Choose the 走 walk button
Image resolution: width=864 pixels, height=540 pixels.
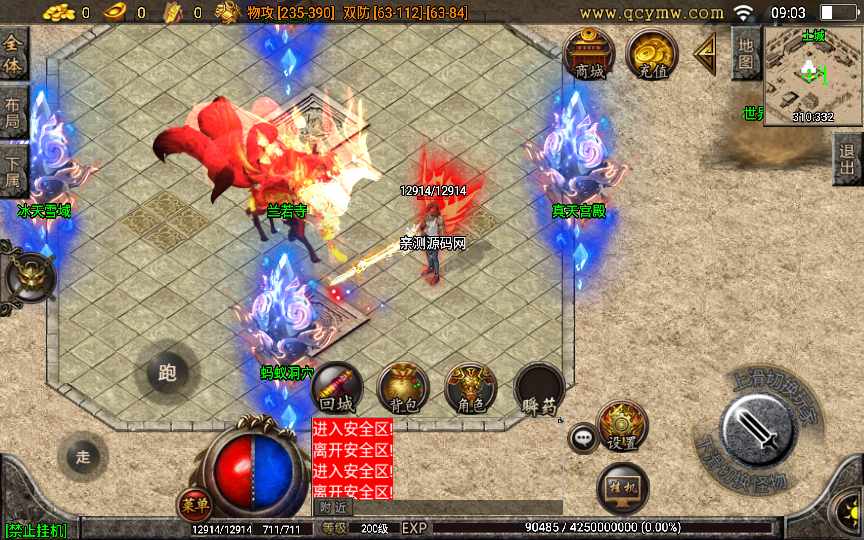83,457
